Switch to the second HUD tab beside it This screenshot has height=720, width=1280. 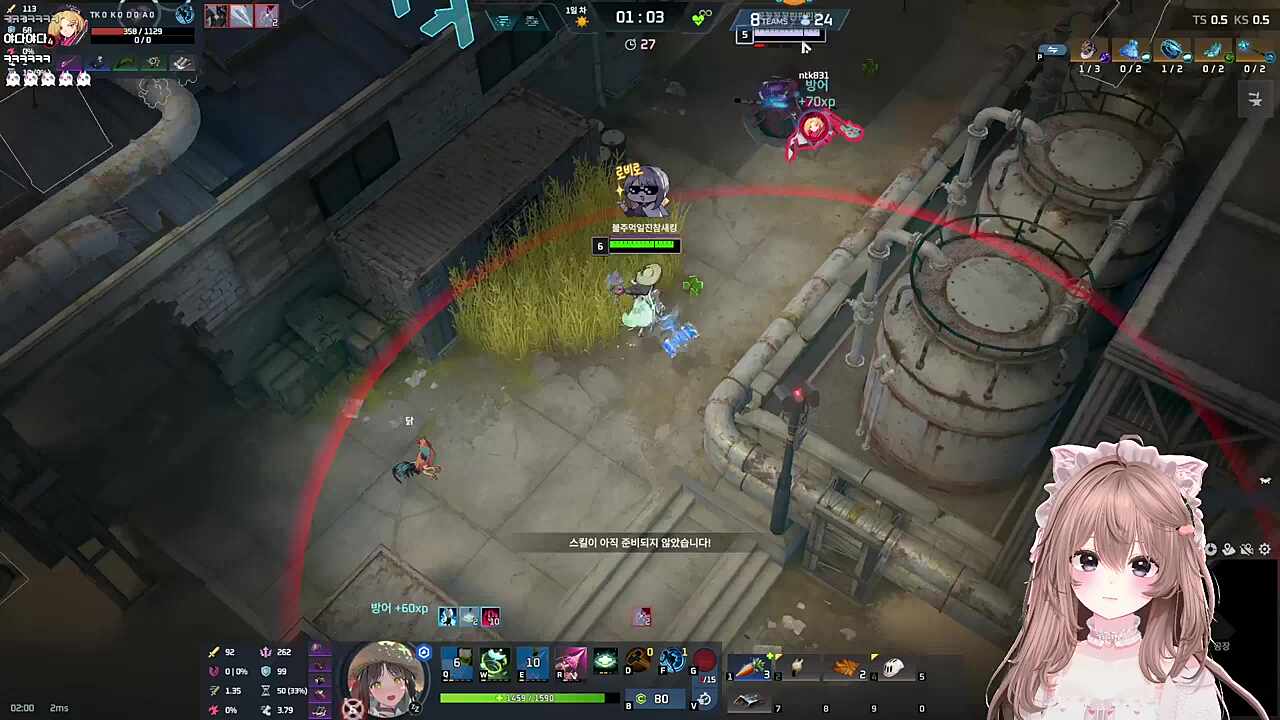[531, 21]
